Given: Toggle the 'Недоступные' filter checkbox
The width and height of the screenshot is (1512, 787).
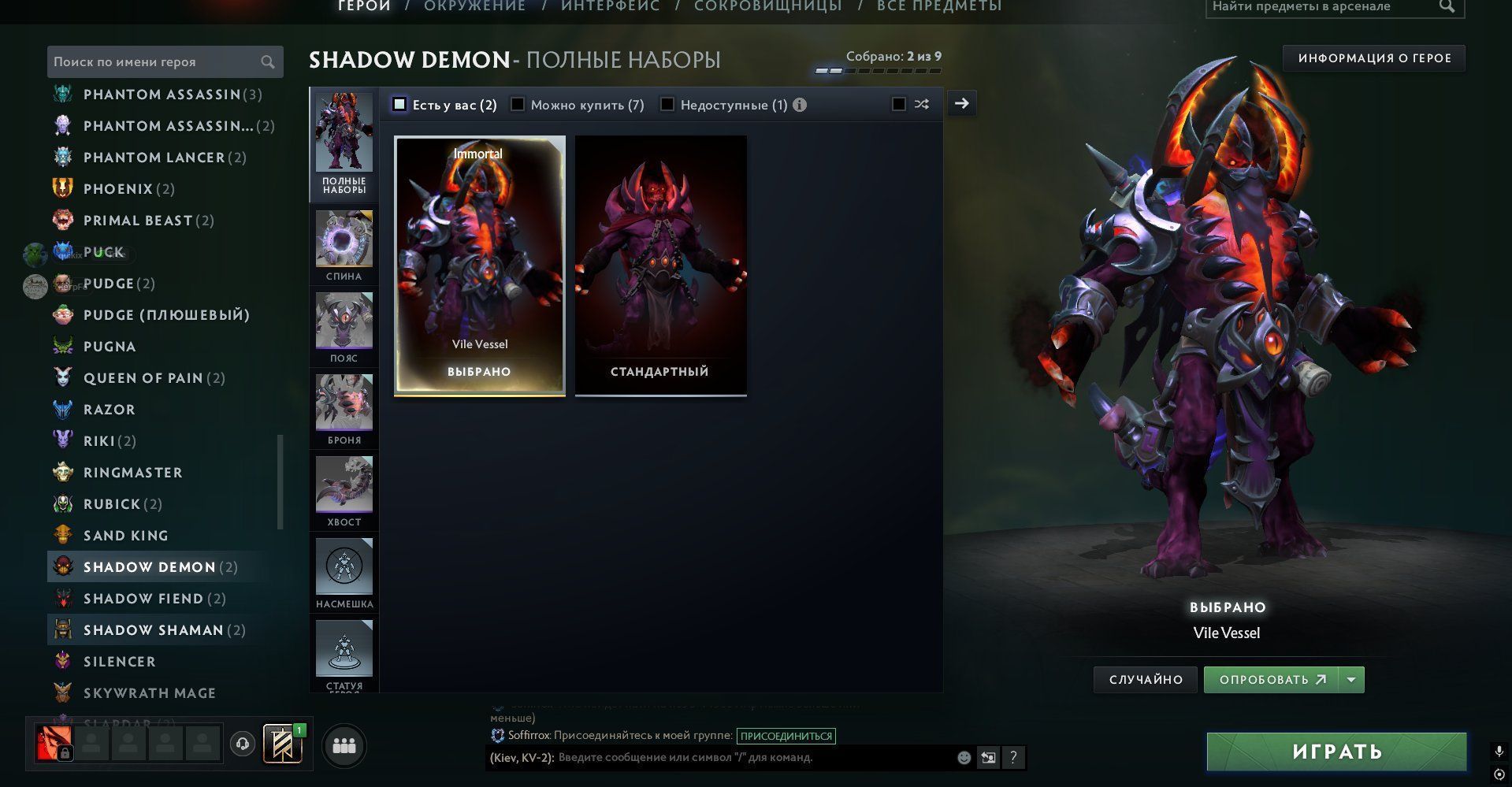Looking at the screenshot, I should [x=667, y=105].
